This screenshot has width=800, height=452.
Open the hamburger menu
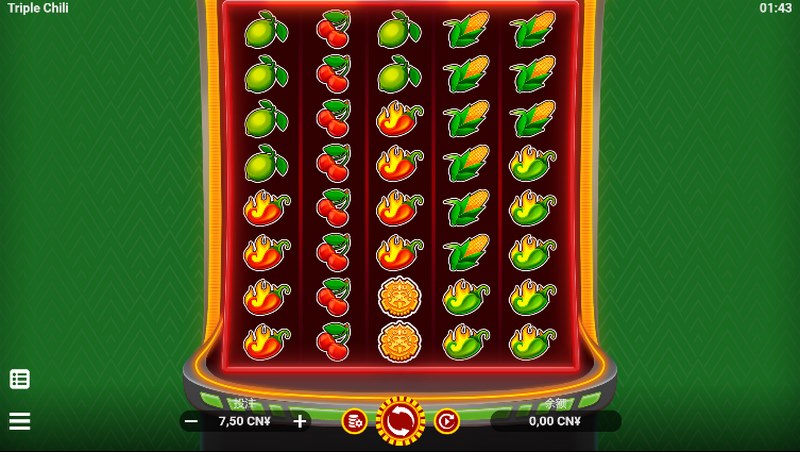(20, 421)
